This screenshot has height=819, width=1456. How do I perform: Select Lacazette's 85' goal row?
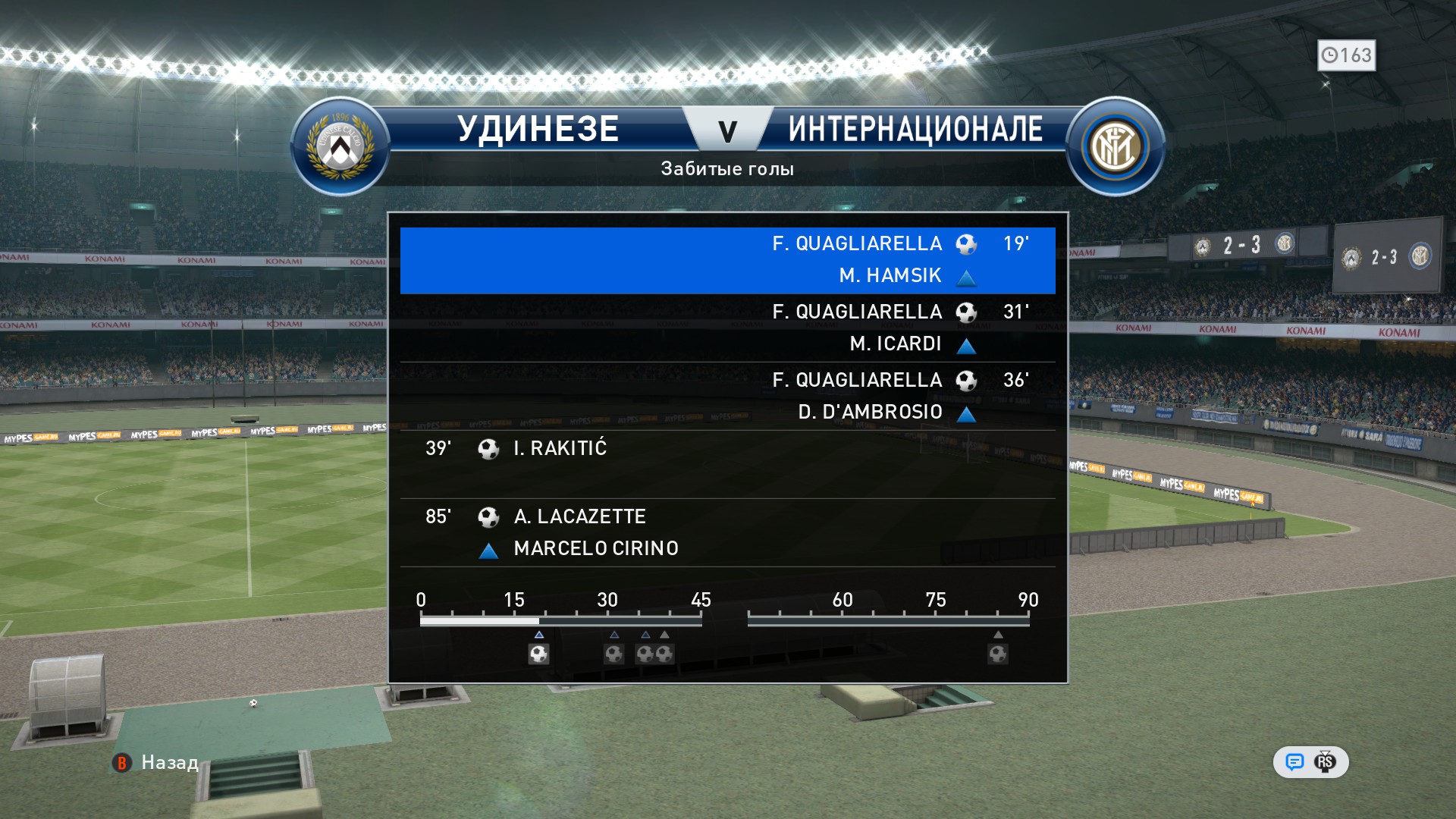[727, 532]
